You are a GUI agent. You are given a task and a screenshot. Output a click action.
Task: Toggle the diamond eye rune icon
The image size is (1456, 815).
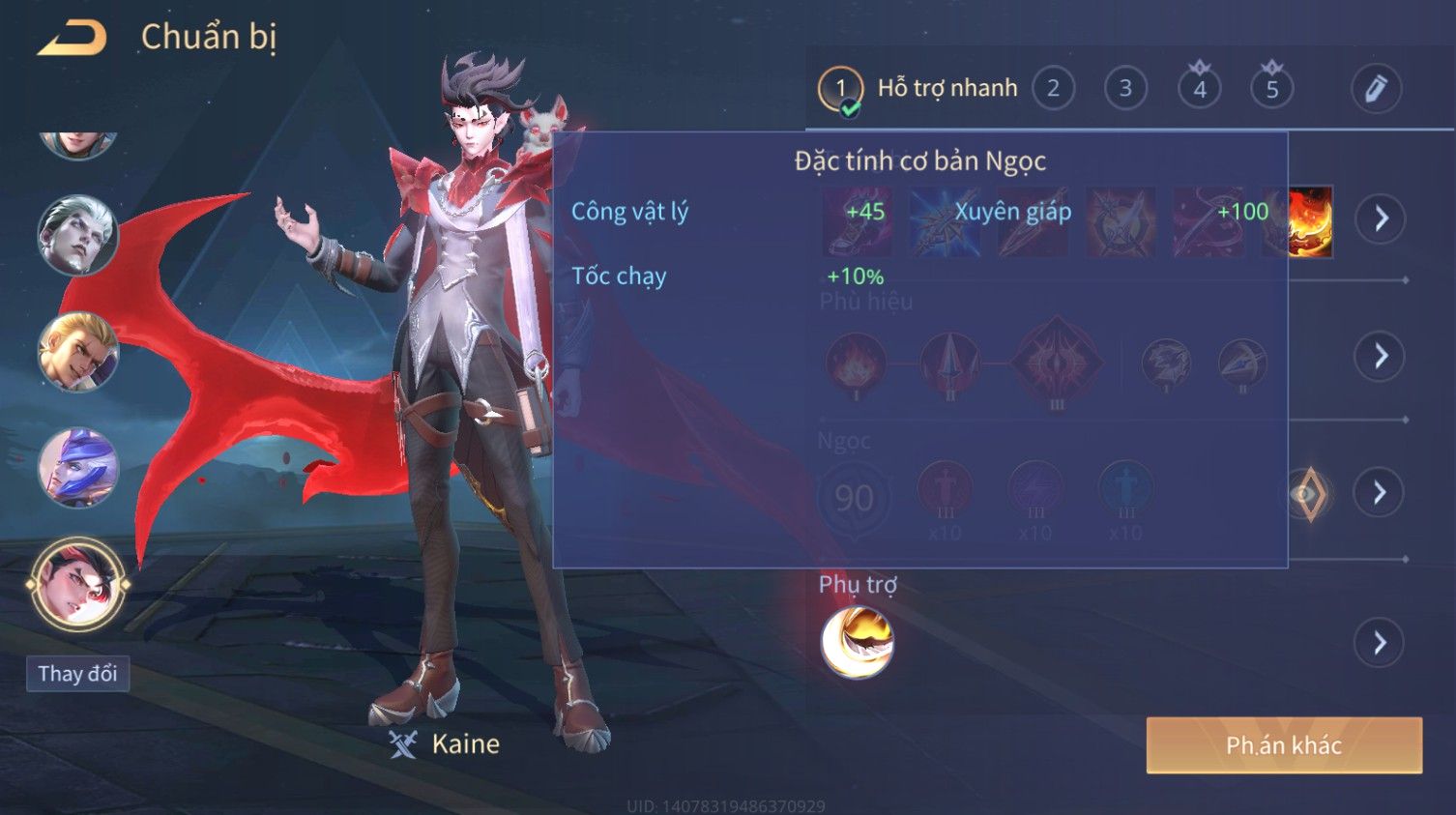tap(1309, 494)
